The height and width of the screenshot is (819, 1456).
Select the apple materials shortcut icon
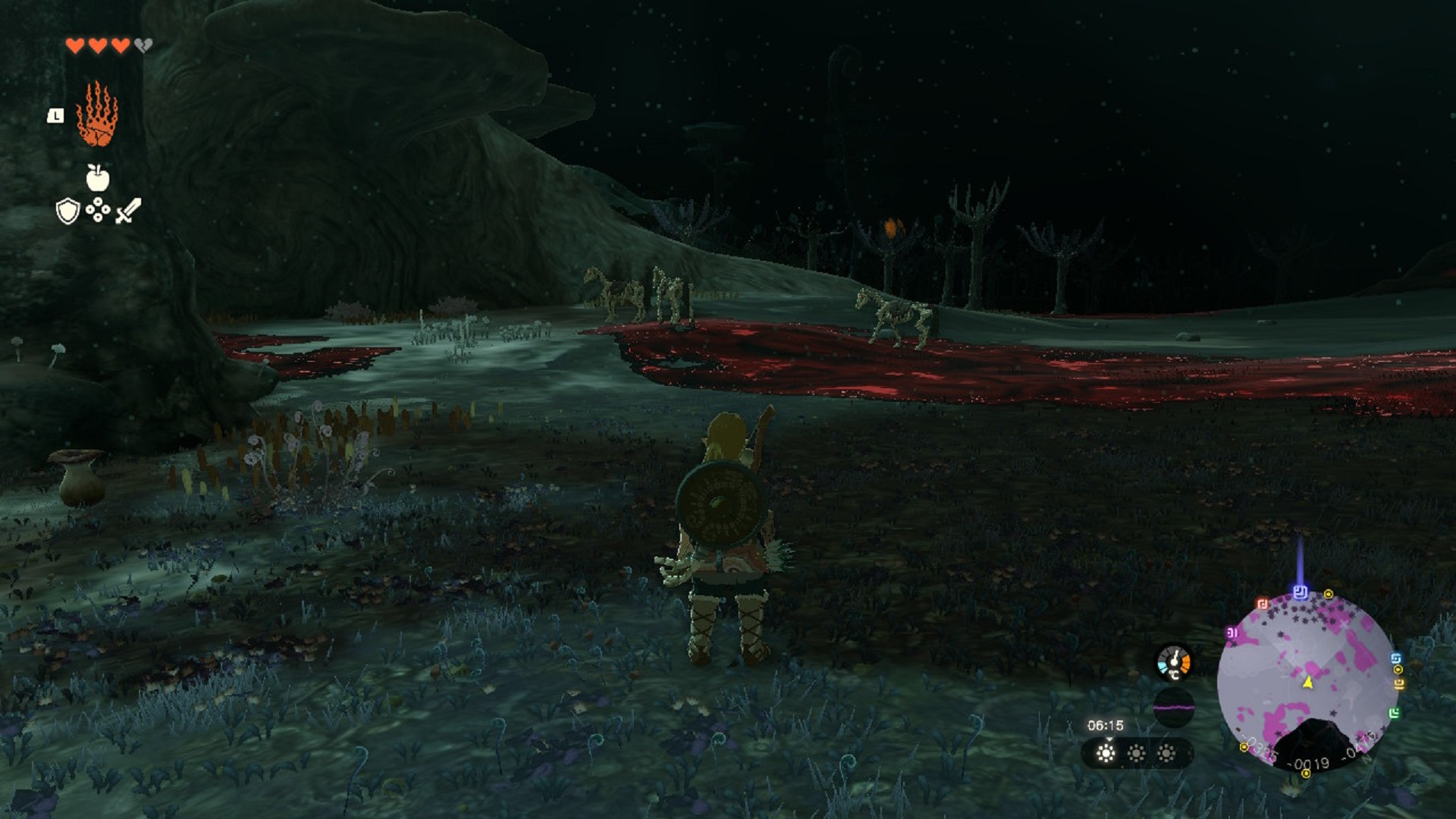(x=97, y=177)
